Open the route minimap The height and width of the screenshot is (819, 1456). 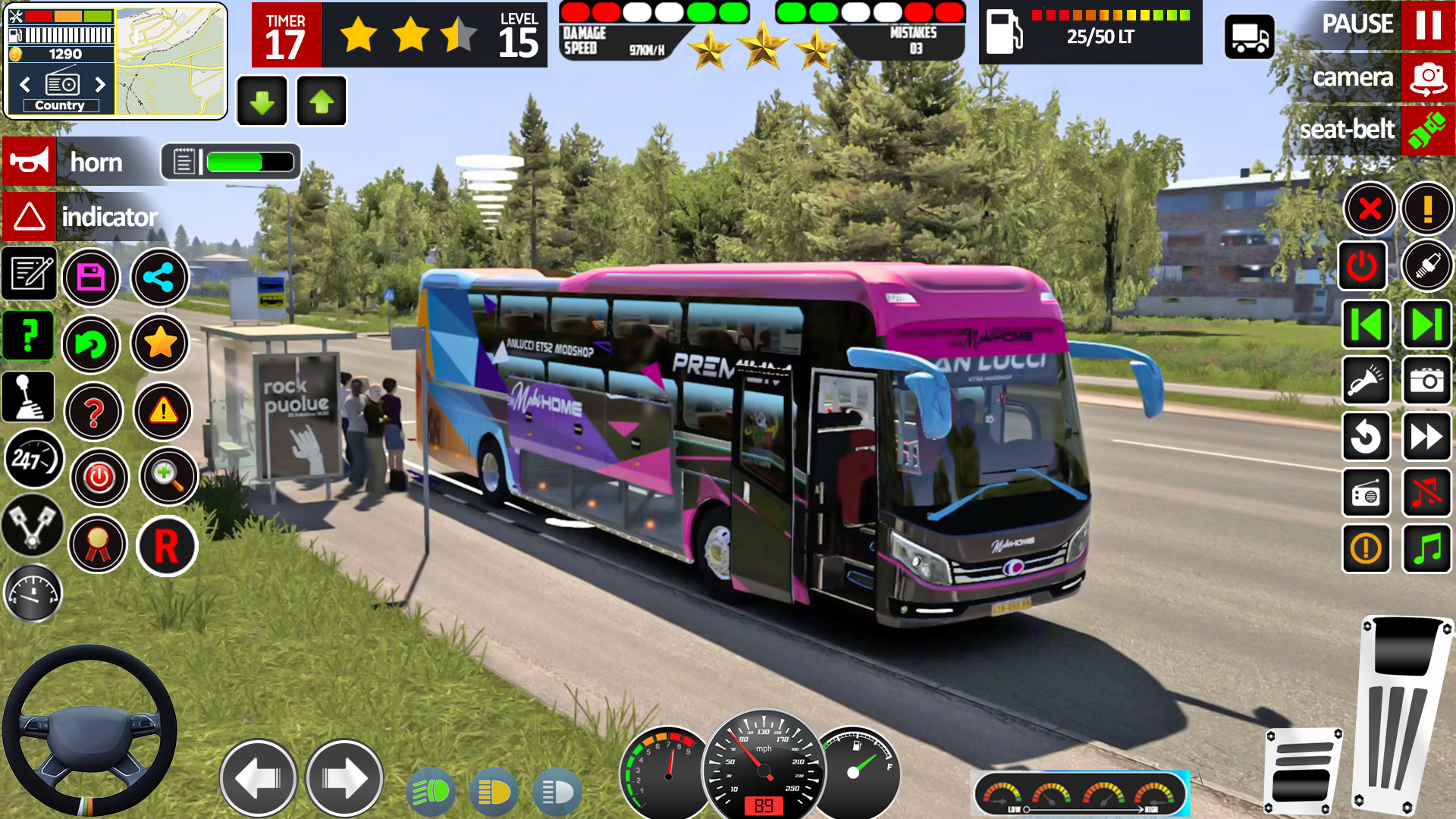[170, 62]
